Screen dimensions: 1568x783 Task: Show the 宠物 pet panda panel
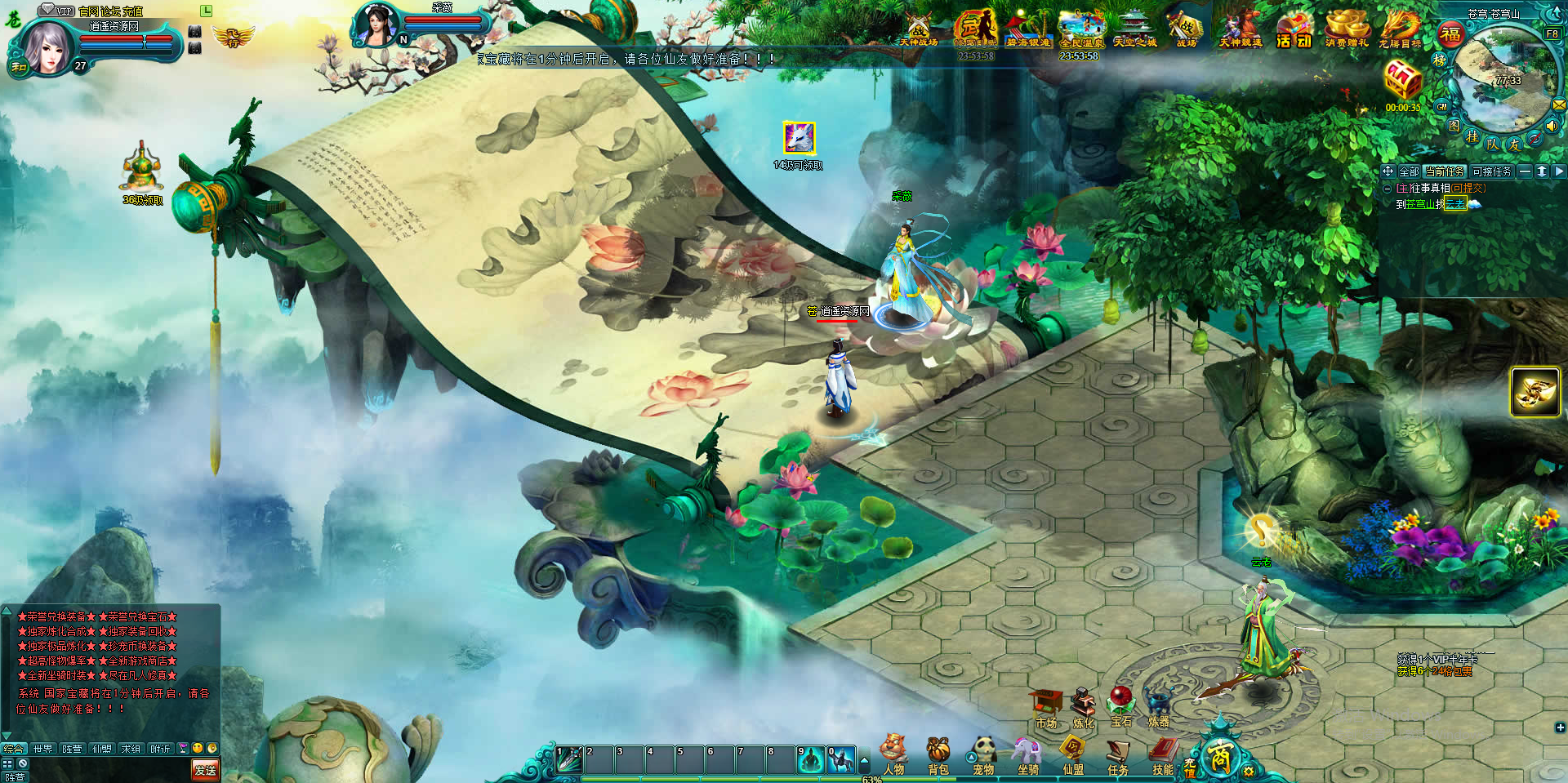983,754
